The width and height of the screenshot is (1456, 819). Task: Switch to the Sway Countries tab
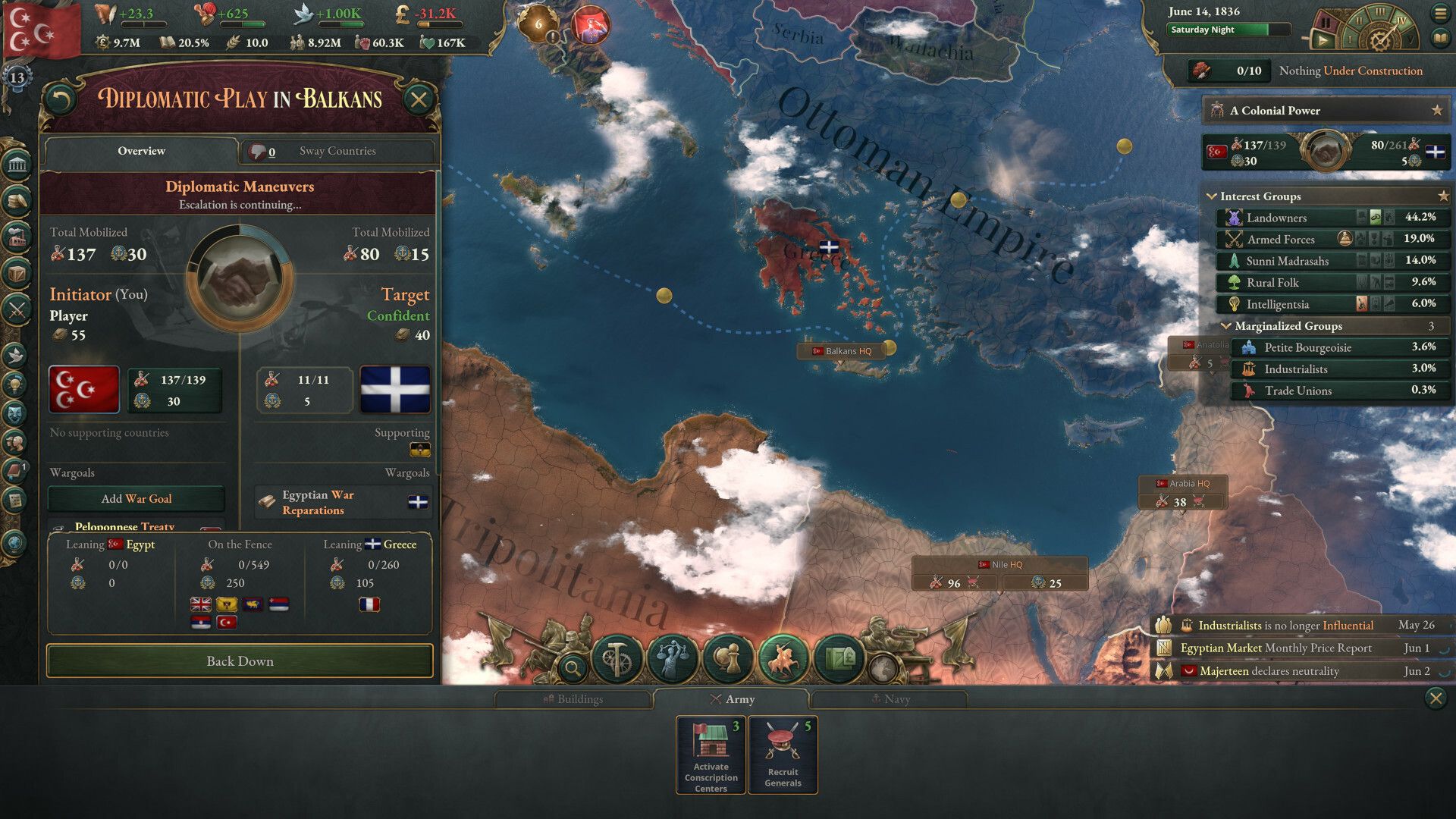coord(337,151)
